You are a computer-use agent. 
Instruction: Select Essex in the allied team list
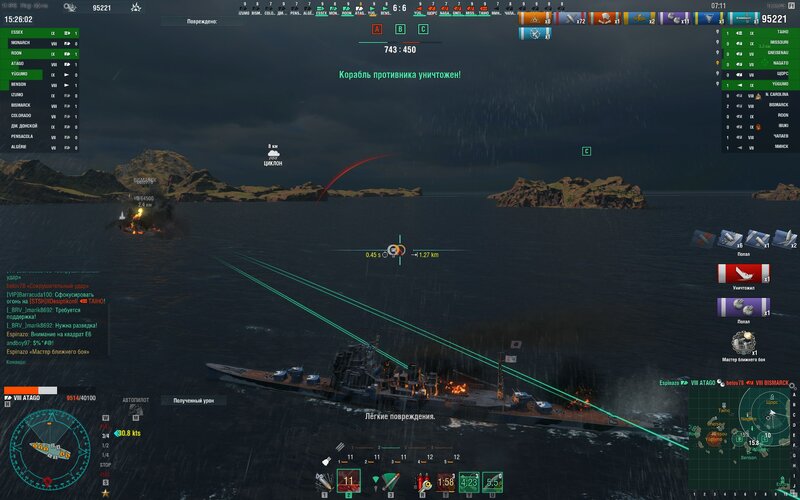[x=22, y=33]
